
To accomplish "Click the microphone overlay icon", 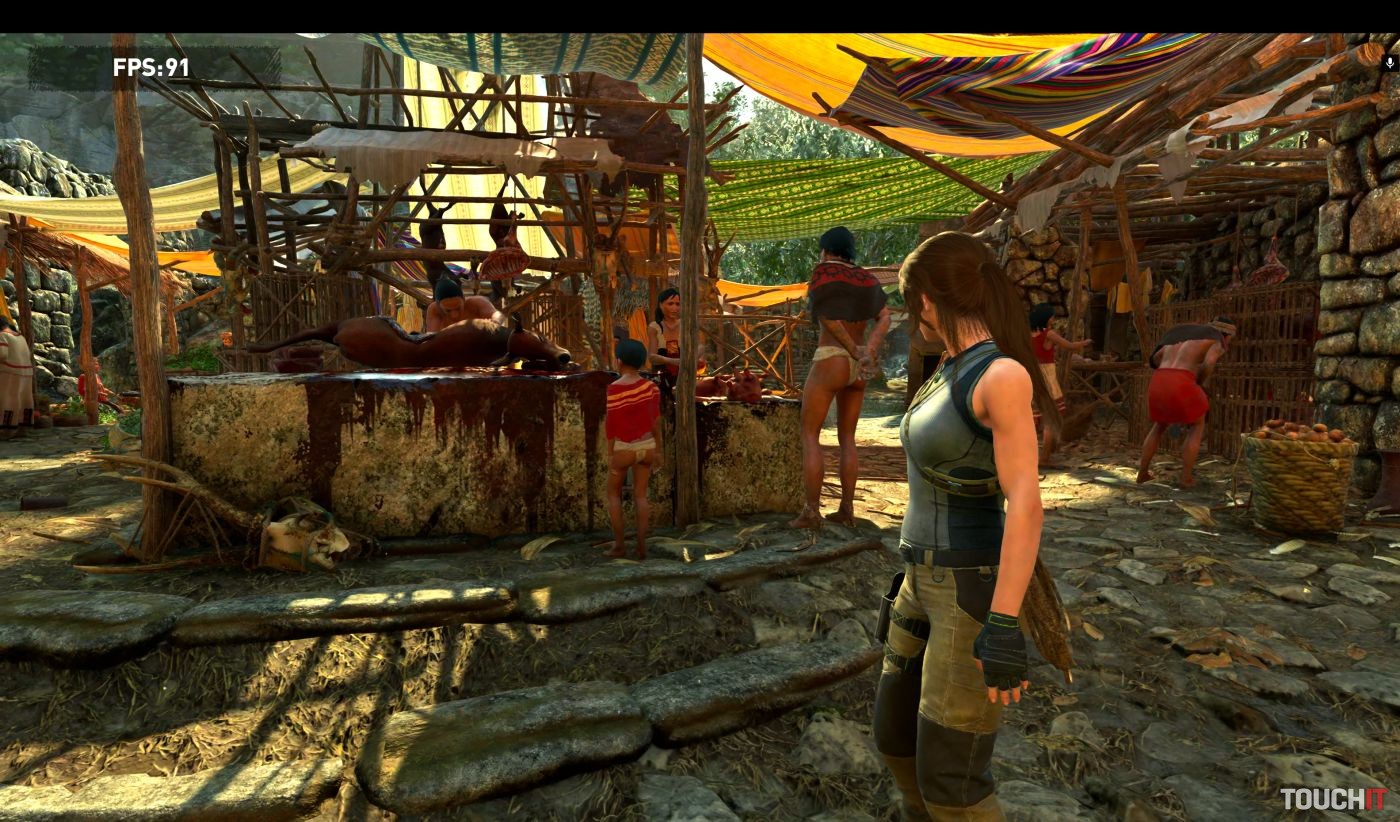I will (x=1389, y=62).
